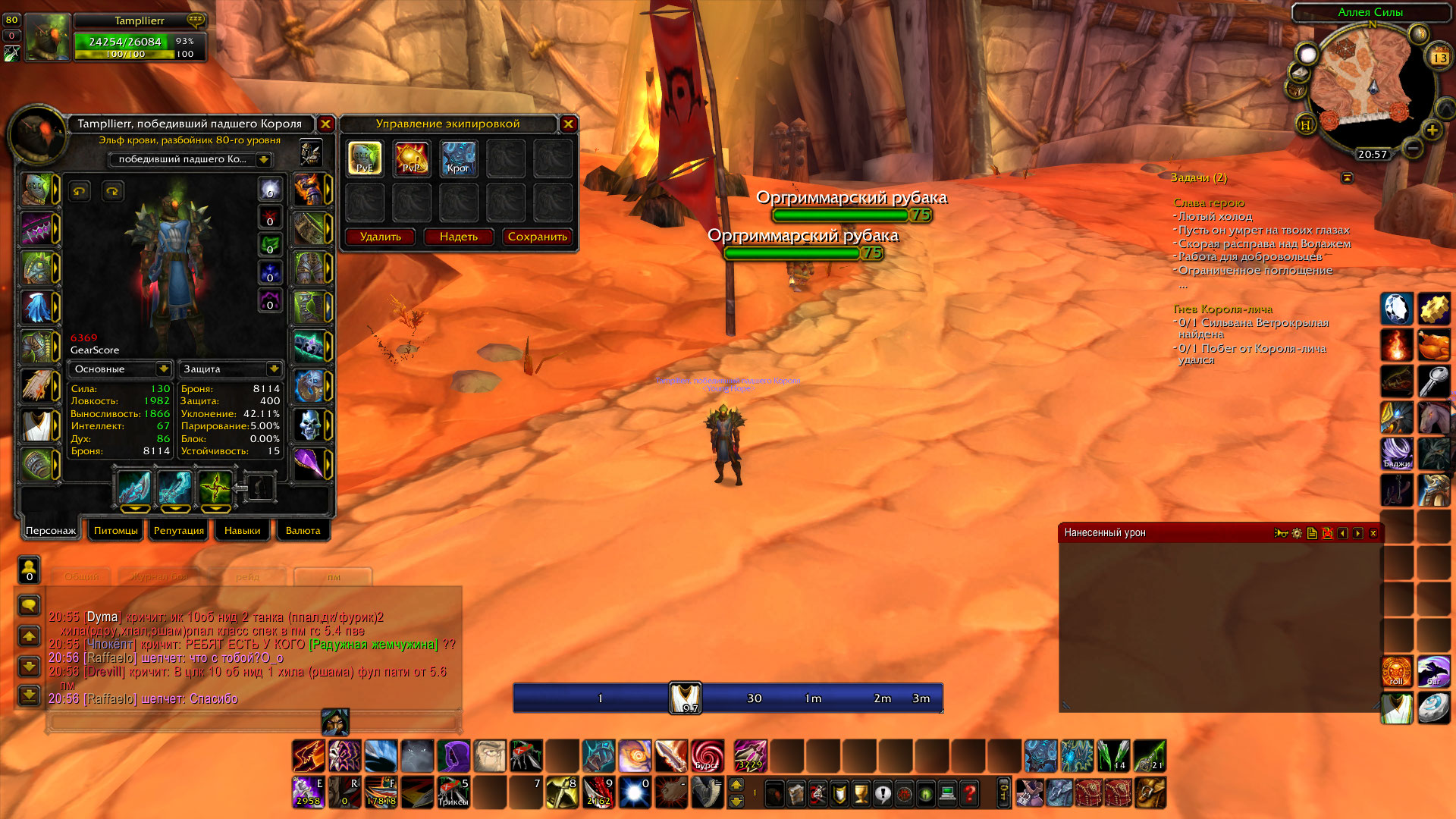The width and height of the screenshot is (1456, 819).
Task: Expand the Основные stats dropdown
Action: (x=163, y=369)
